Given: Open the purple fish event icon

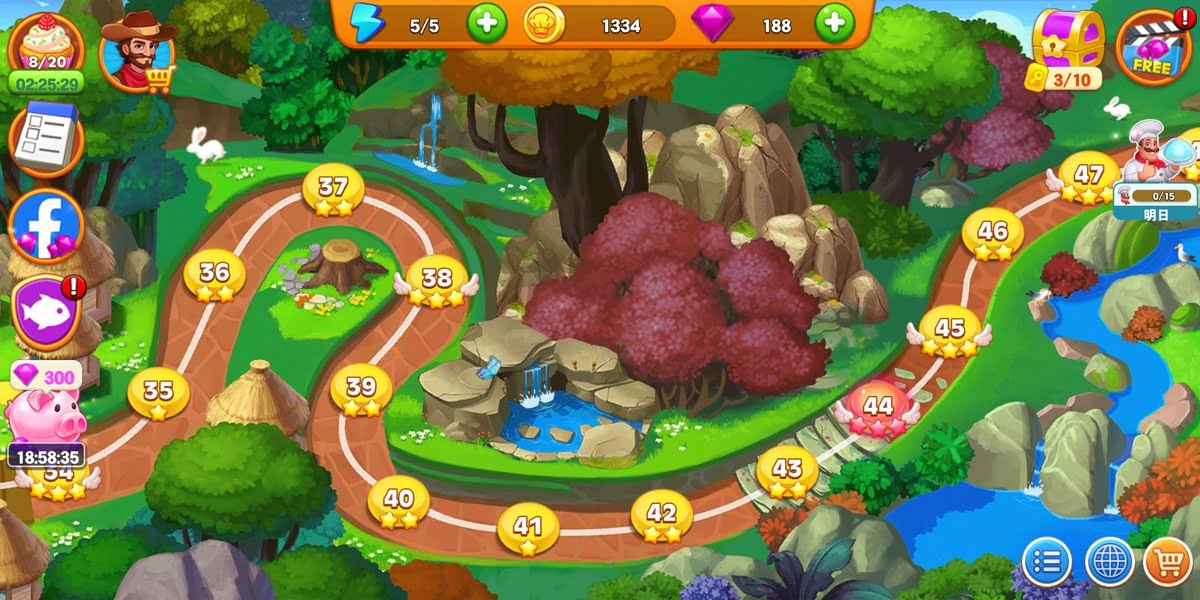Looking at the screenshot, I should click(46, 312).
